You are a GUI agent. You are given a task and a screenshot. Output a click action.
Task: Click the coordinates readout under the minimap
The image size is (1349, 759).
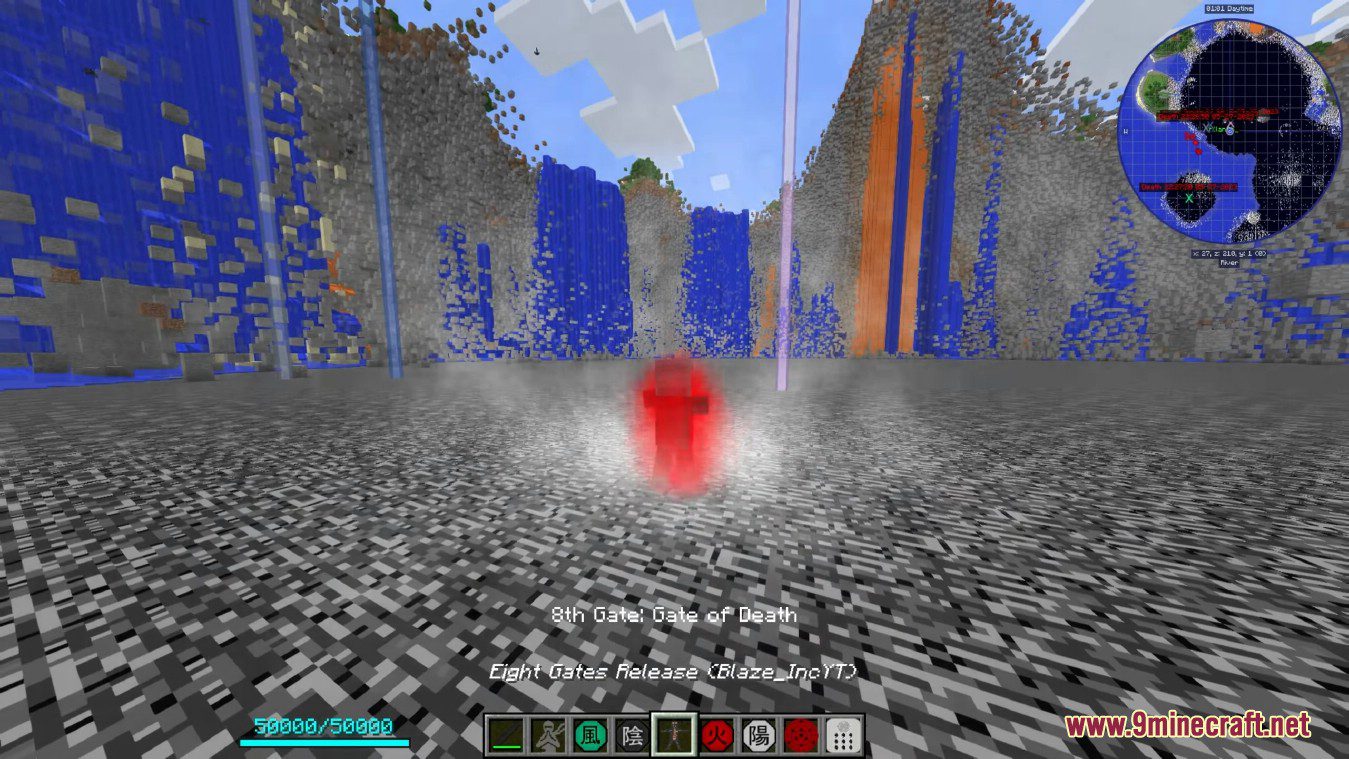[1229, 252]
